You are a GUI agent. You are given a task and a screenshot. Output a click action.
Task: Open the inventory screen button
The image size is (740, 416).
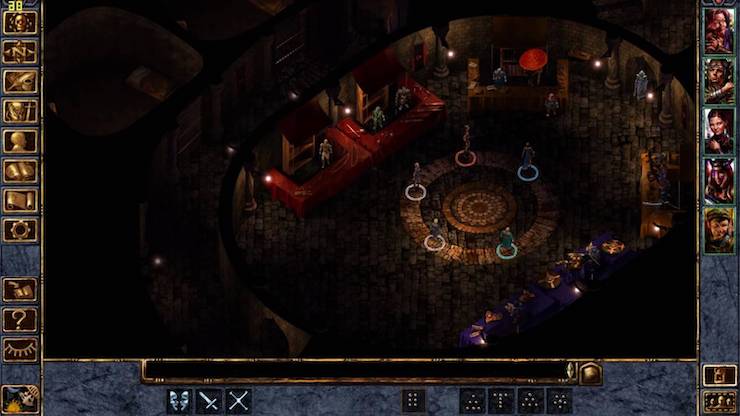click(20, 111)
